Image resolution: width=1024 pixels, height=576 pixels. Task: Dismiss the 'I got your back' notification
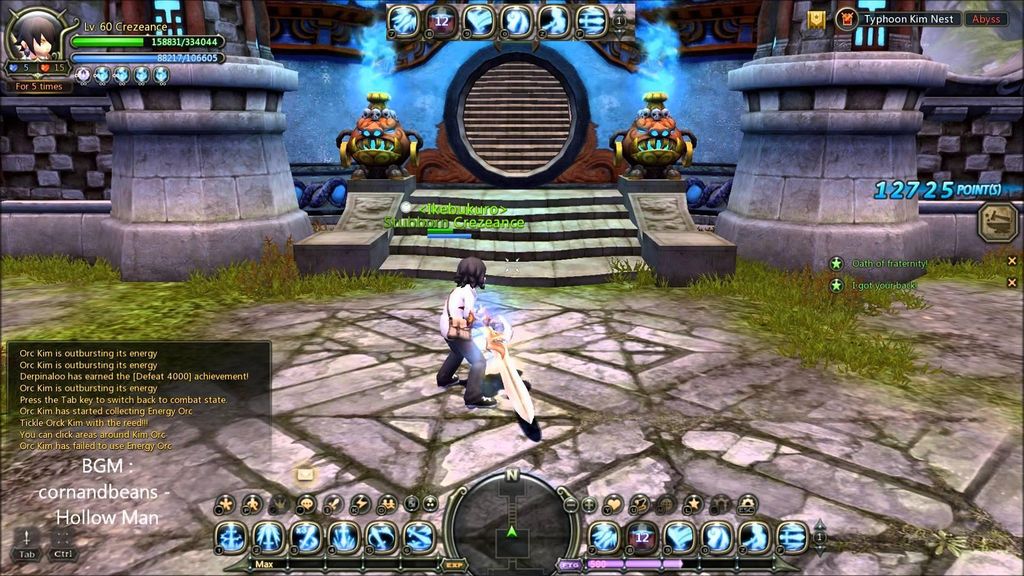tap(1012, 285)
